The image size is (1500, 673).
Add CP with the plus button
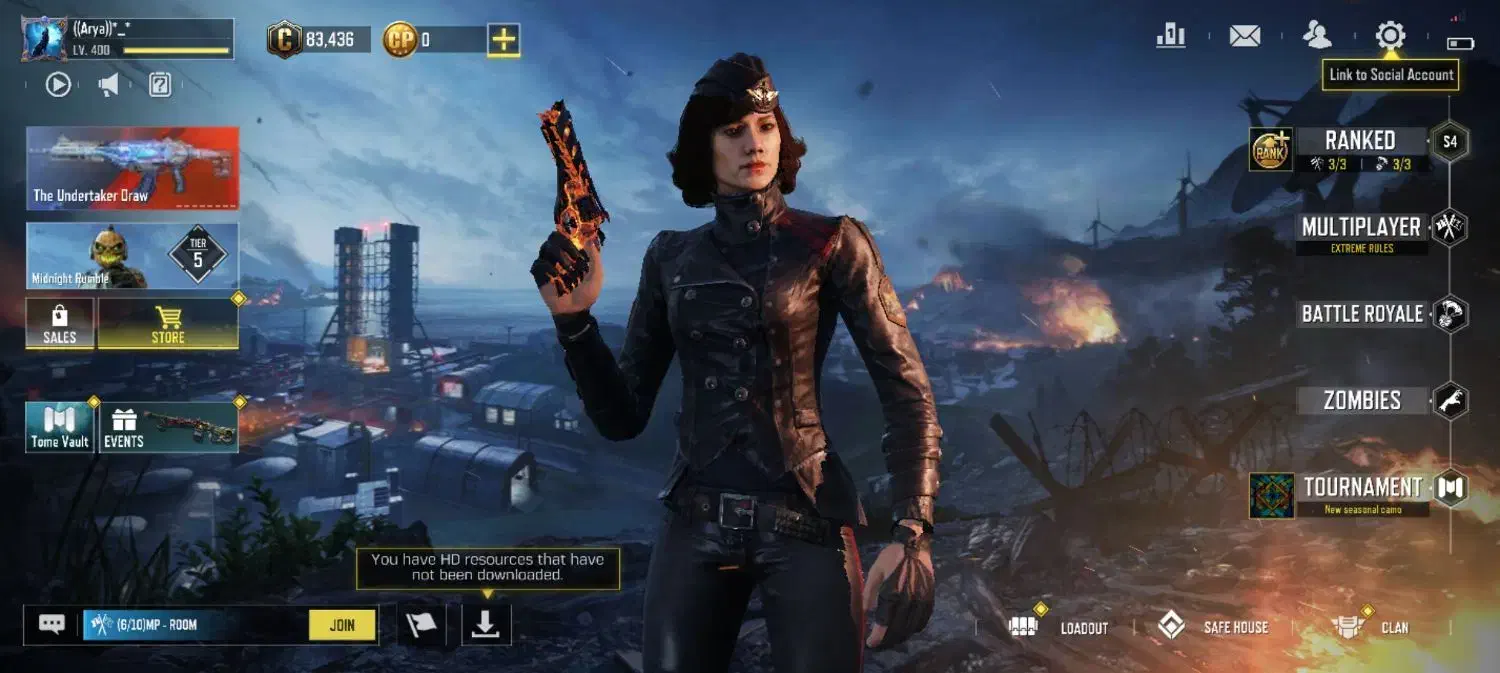tap(504, 40)
